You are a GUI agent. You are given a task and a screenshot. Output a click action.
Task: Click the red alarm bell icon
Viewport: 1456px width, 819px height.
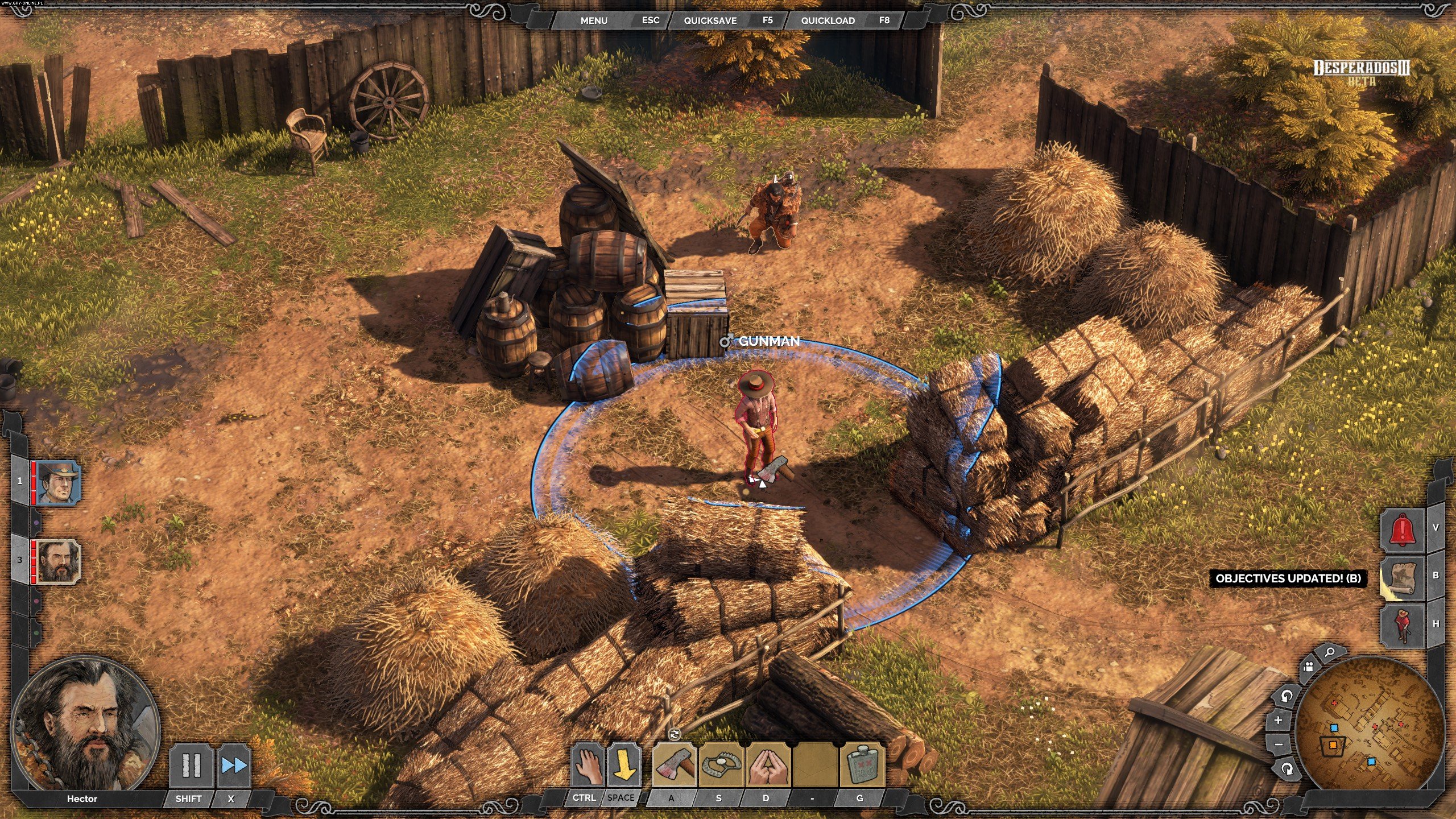click(x=1403, y=530)
